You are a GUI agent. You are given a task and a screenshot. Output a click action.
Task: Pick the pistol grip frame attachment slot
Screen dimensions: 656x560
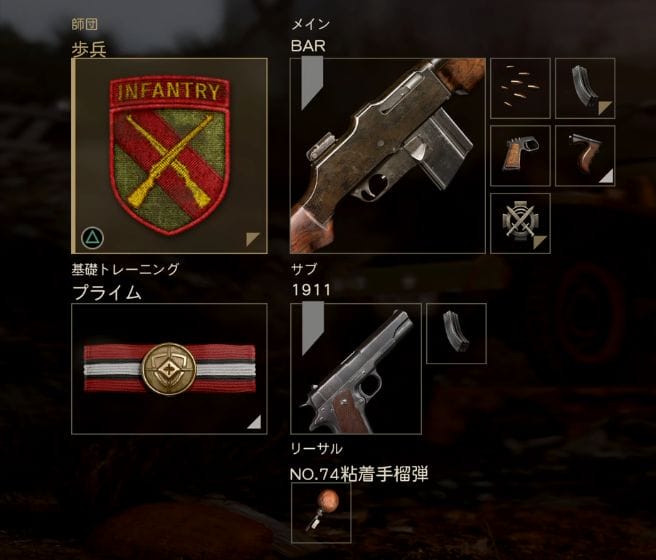(x=520, y=155)
